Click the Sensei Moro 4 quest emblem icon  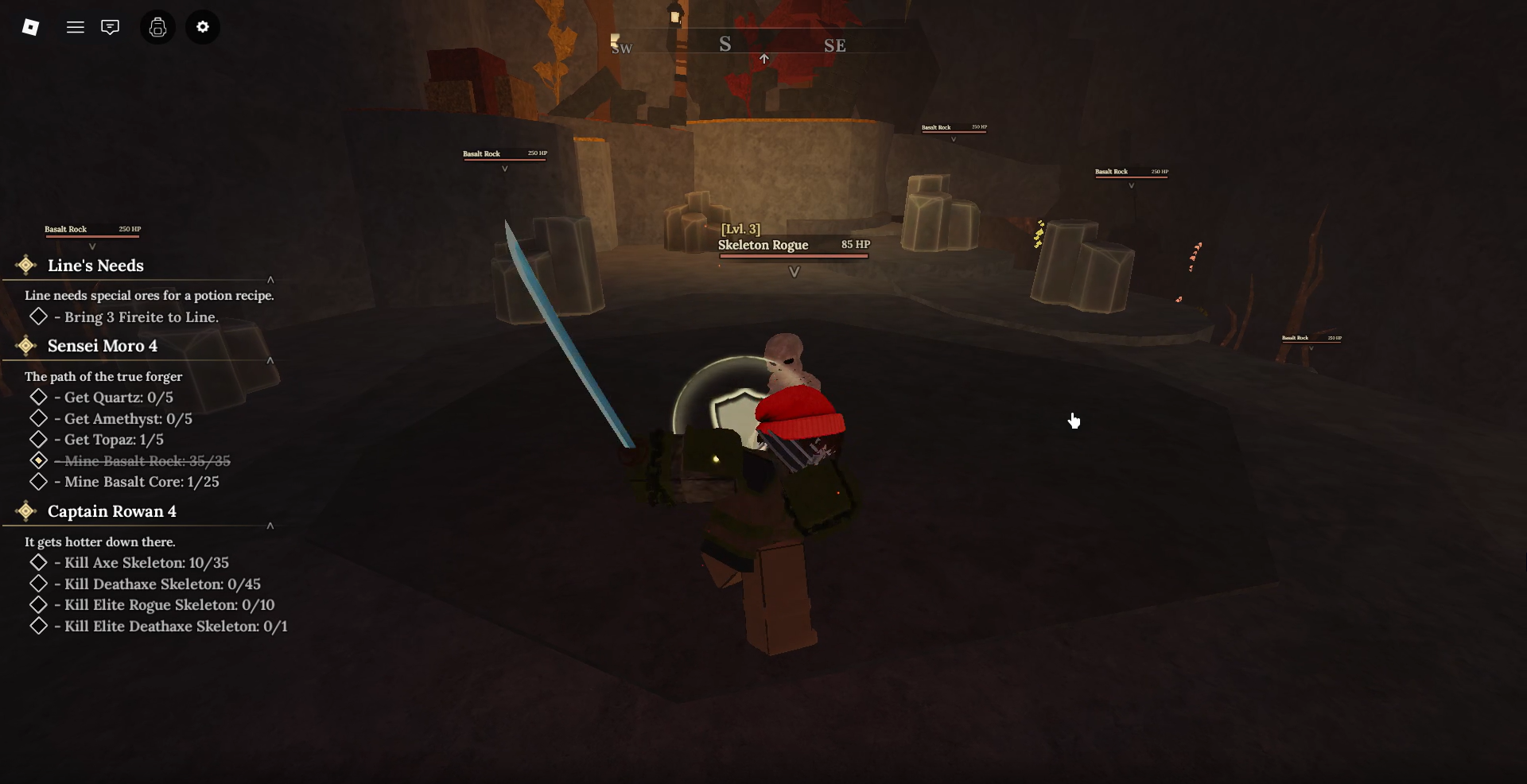click(26, 345)
